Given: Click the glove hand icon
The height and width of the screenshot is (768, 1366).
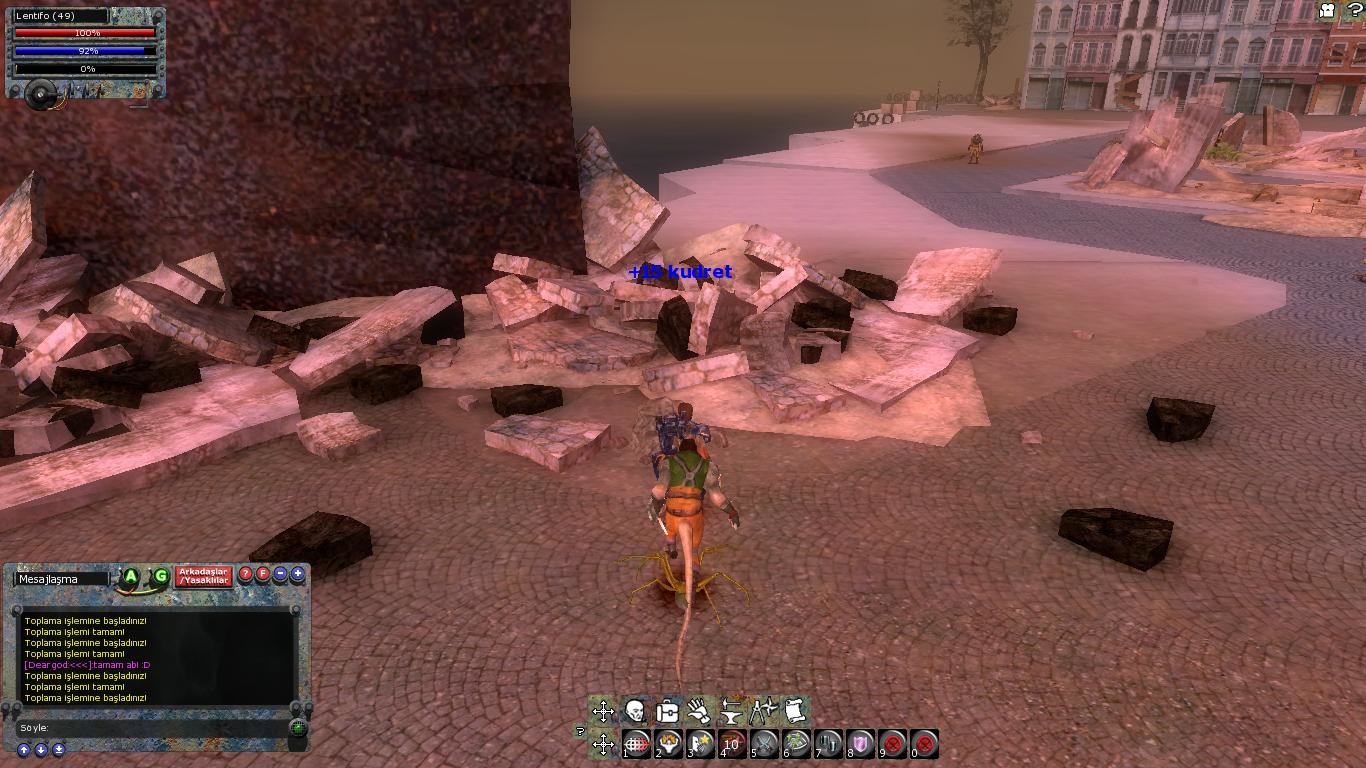Looking at the screenshot, I should coord(699,712).
